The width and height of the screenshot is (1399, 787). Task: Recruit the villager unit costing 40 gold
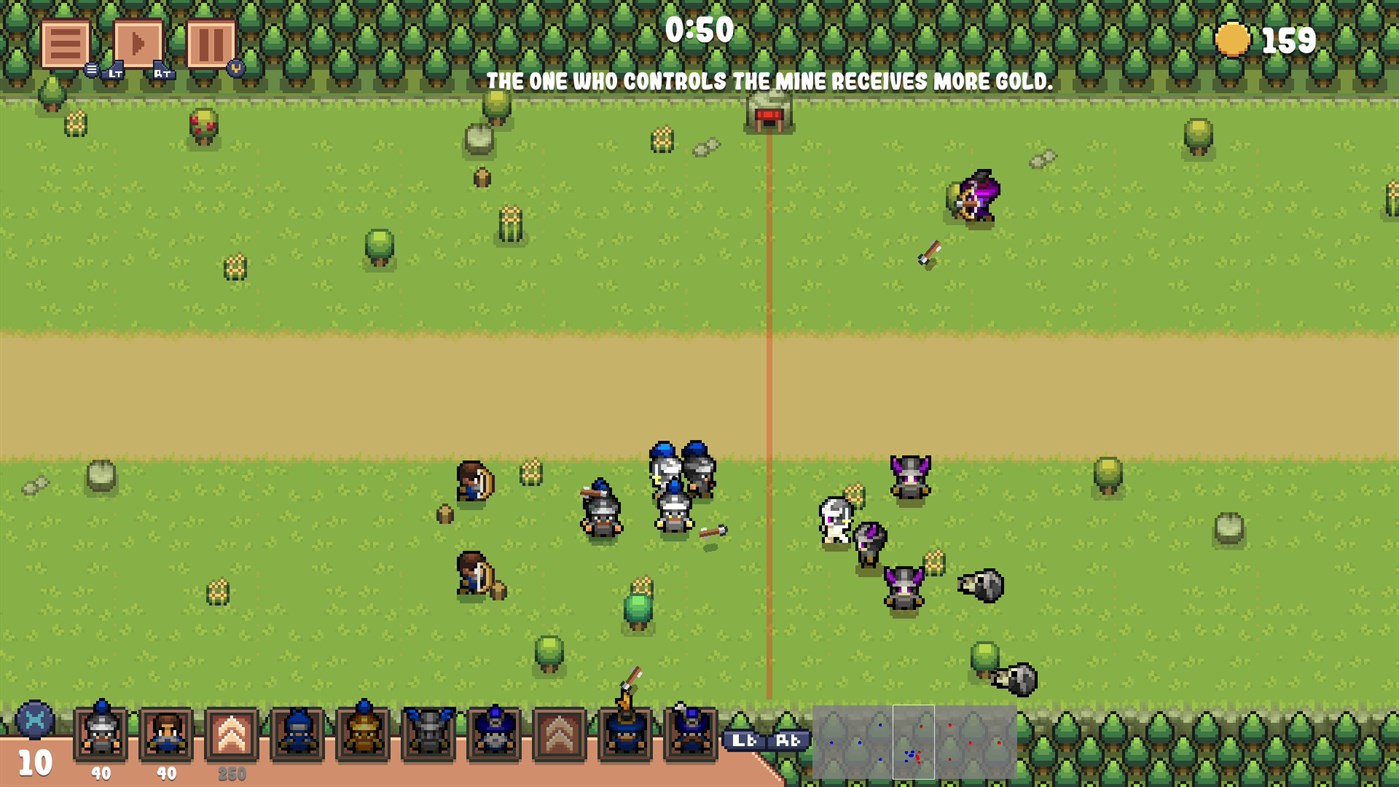165,735
